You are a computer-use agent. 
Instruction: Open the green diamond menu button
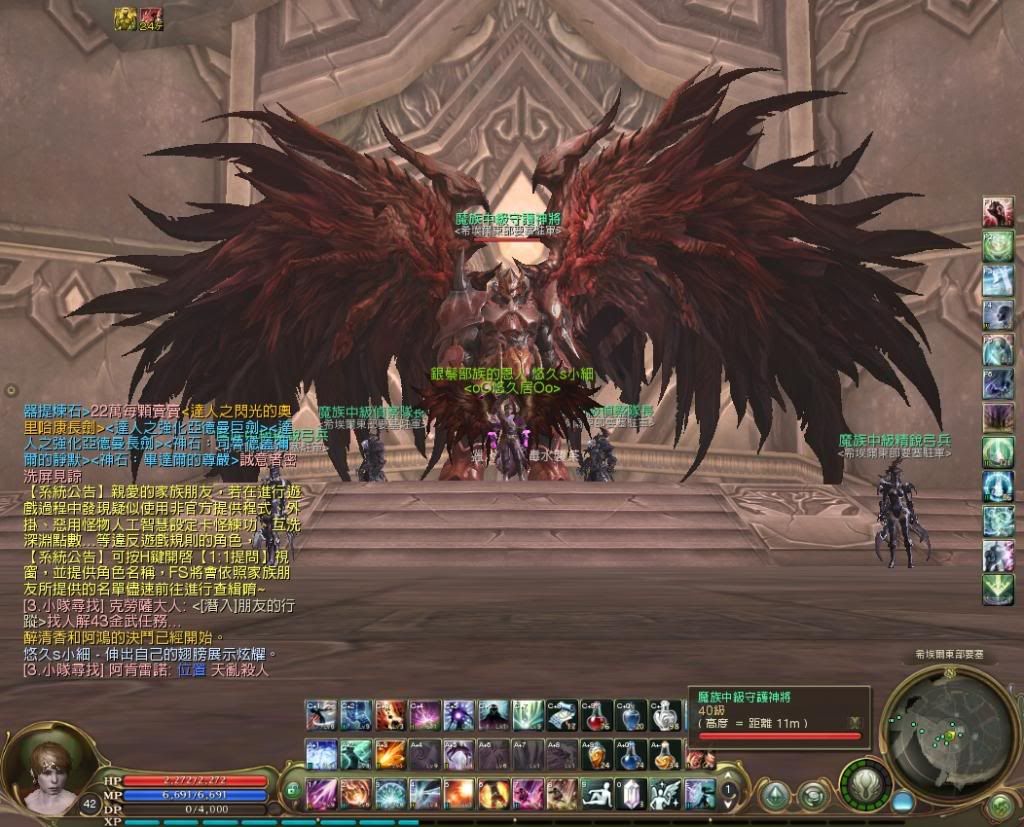coord(774,796)
